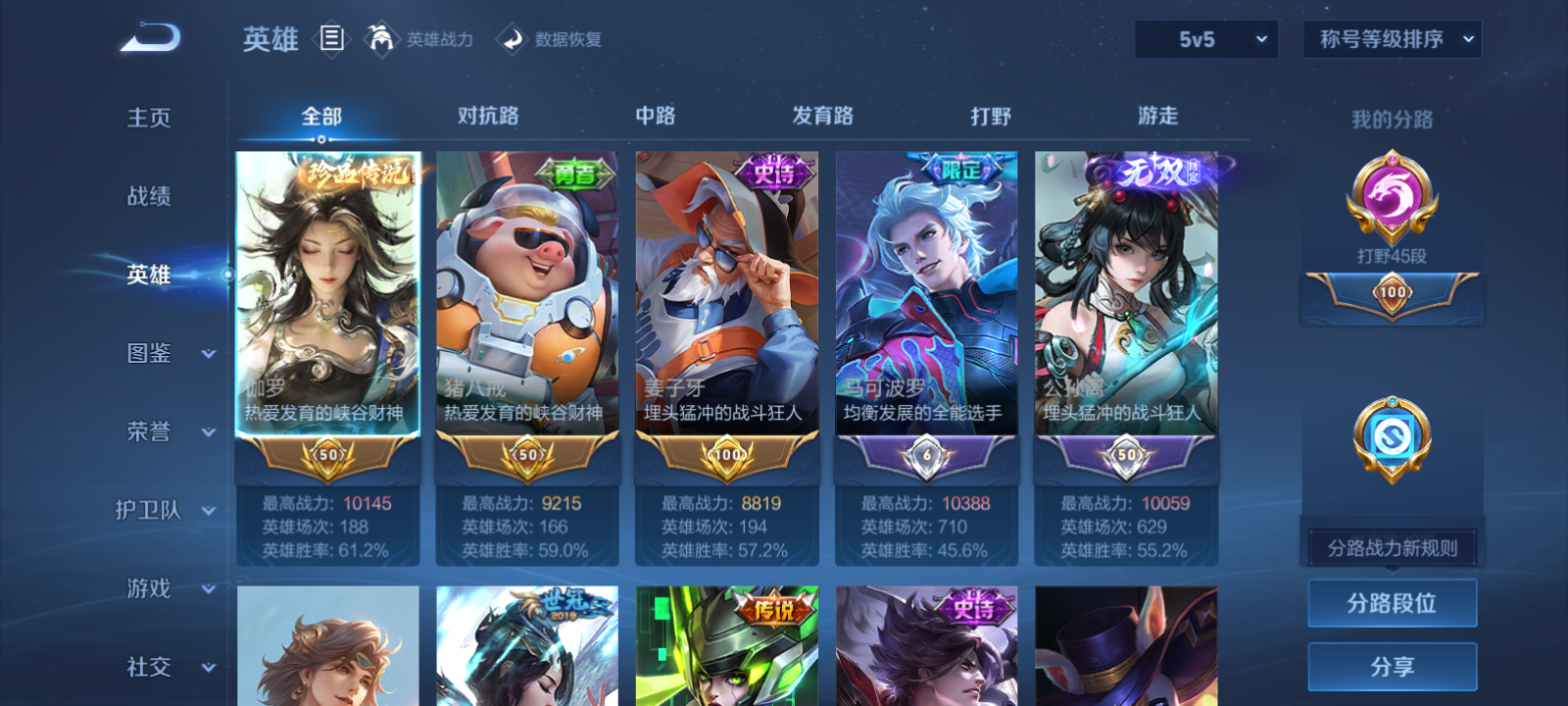This screenshot has width=1568, height=706.
Task: Click the 数据恢复 (data recovery) icon
Action: [510, 40]
